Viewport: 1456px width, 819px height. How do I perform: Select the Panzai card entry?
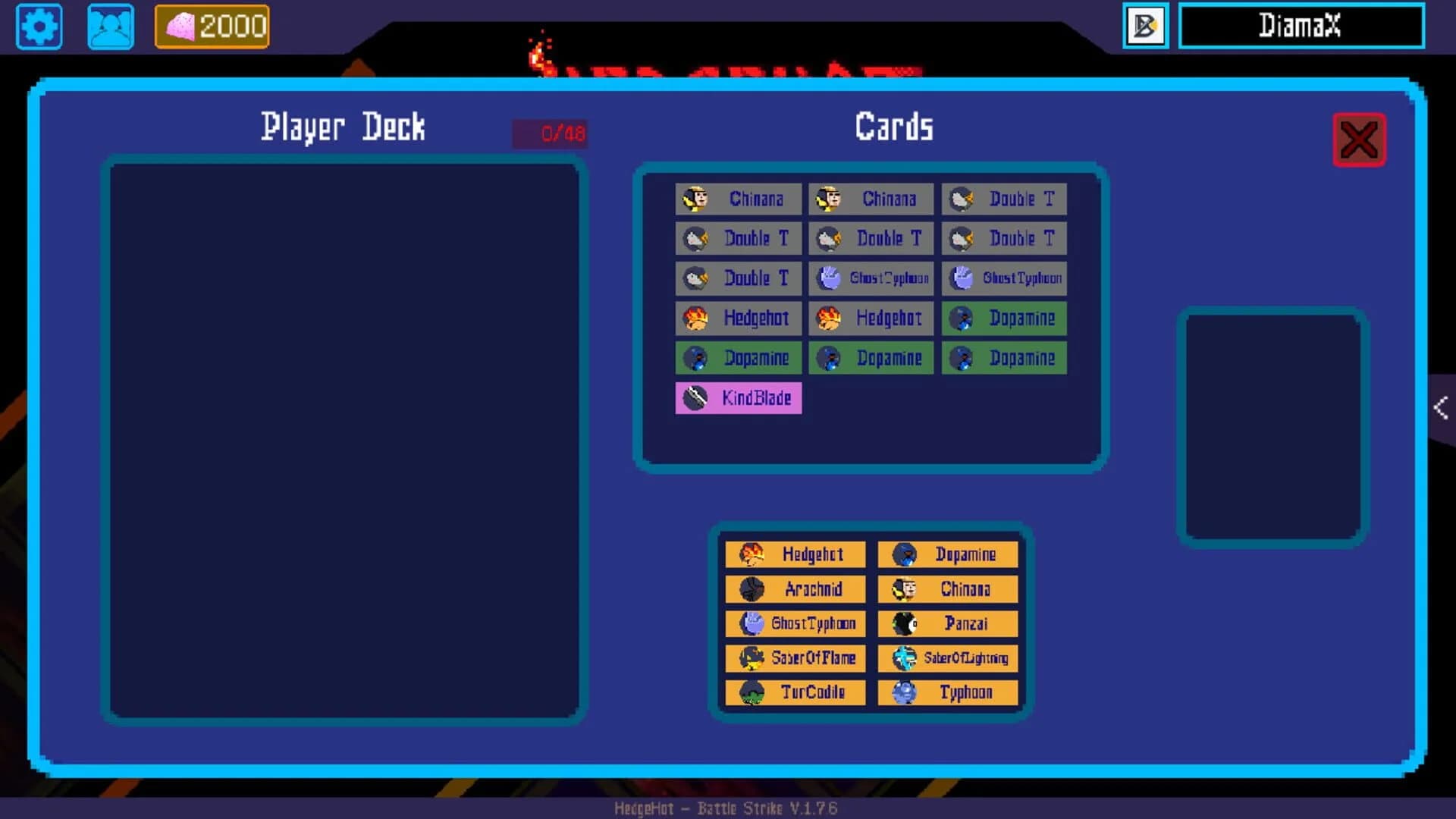click(x=948, y=623)
